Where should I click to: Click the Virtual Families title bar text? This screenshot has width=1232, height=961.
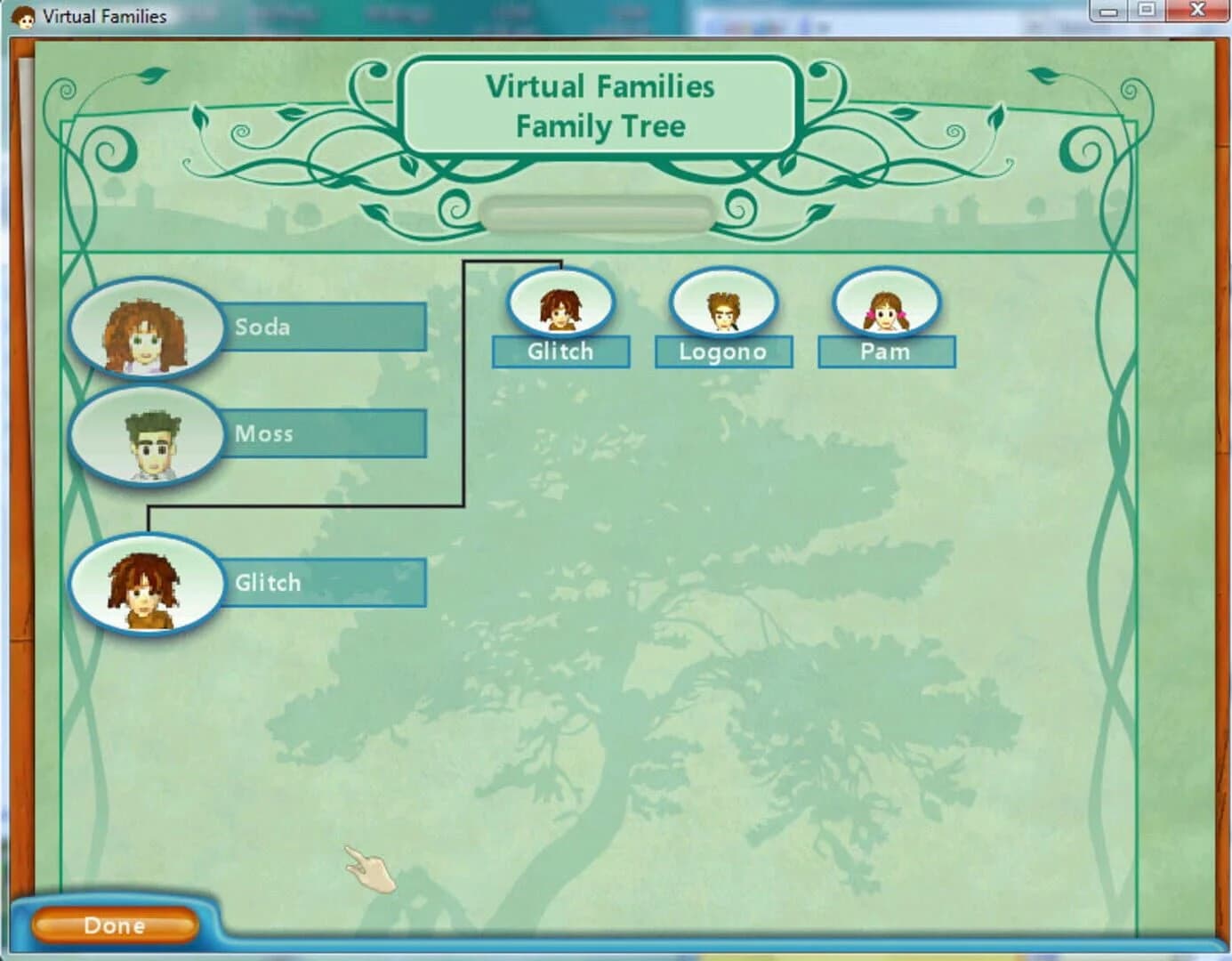coord(105,15)
